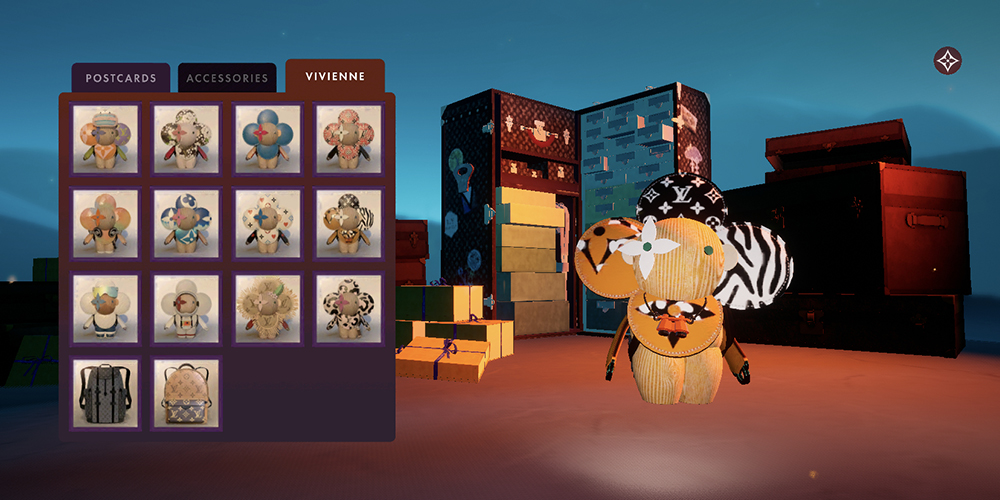
Task: Switch to the Postcards tab
Action: [x=120, y=78]
